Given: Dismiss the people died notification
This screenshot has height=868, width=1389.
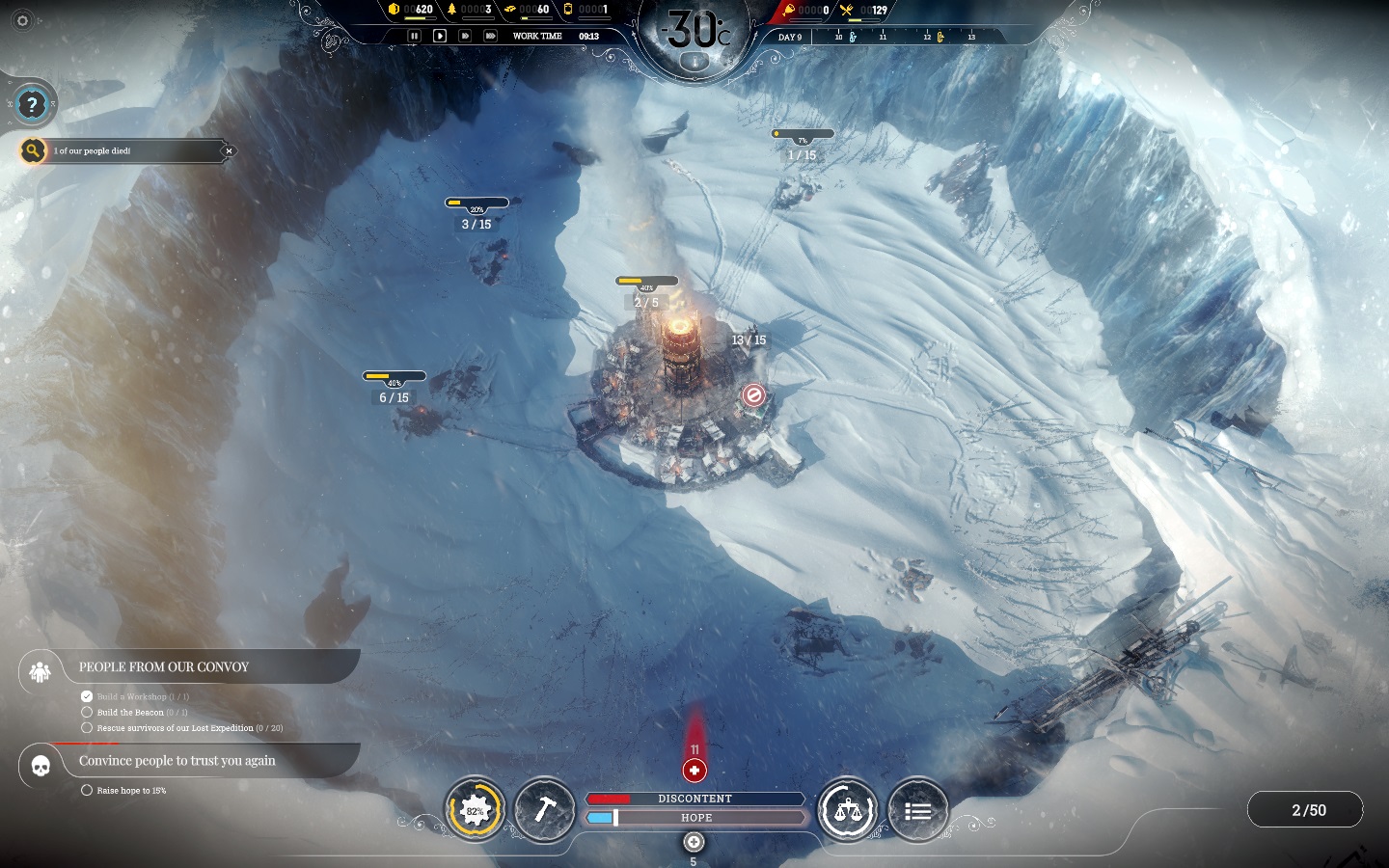Looking at the screenshot, I should click(229, 150).
